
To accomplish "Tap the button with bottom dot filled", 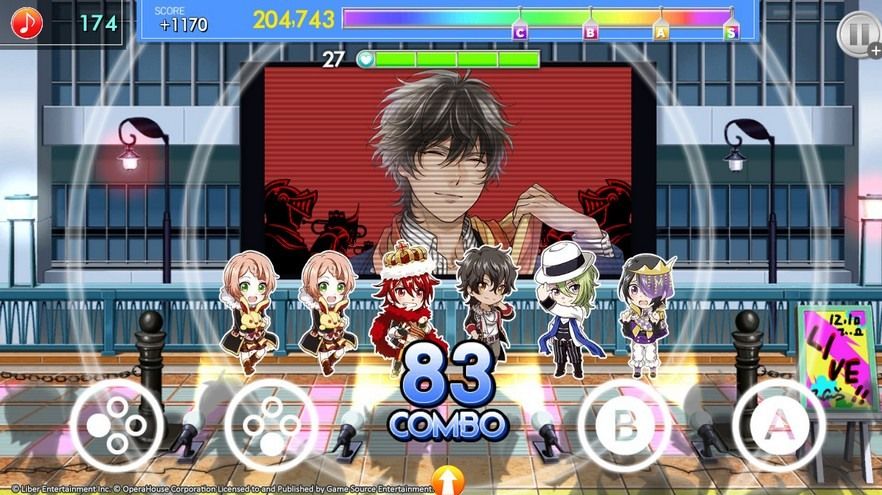I will [270, 425].
